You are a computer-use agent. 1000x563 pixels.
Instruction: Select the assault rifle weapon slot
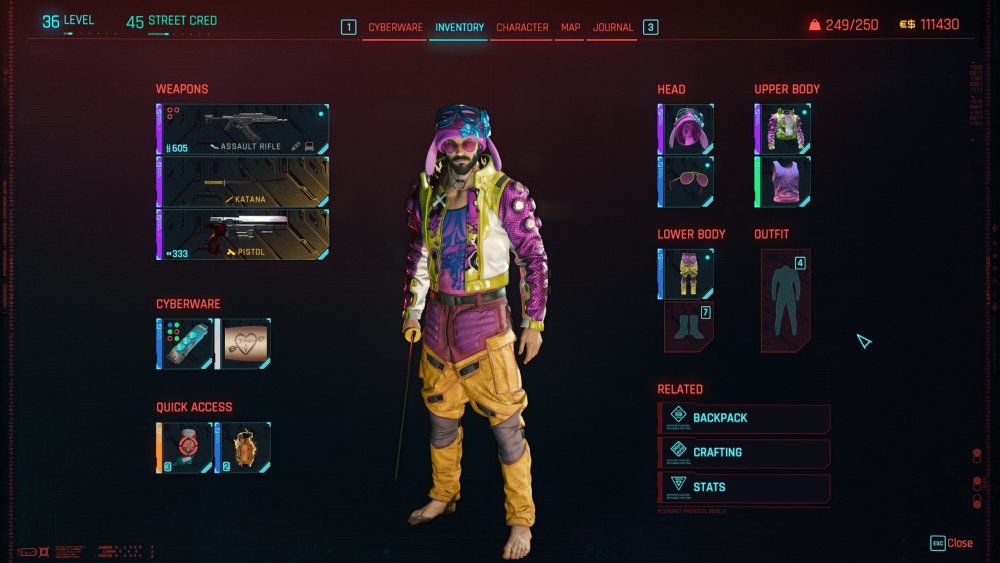pos(243,129)
